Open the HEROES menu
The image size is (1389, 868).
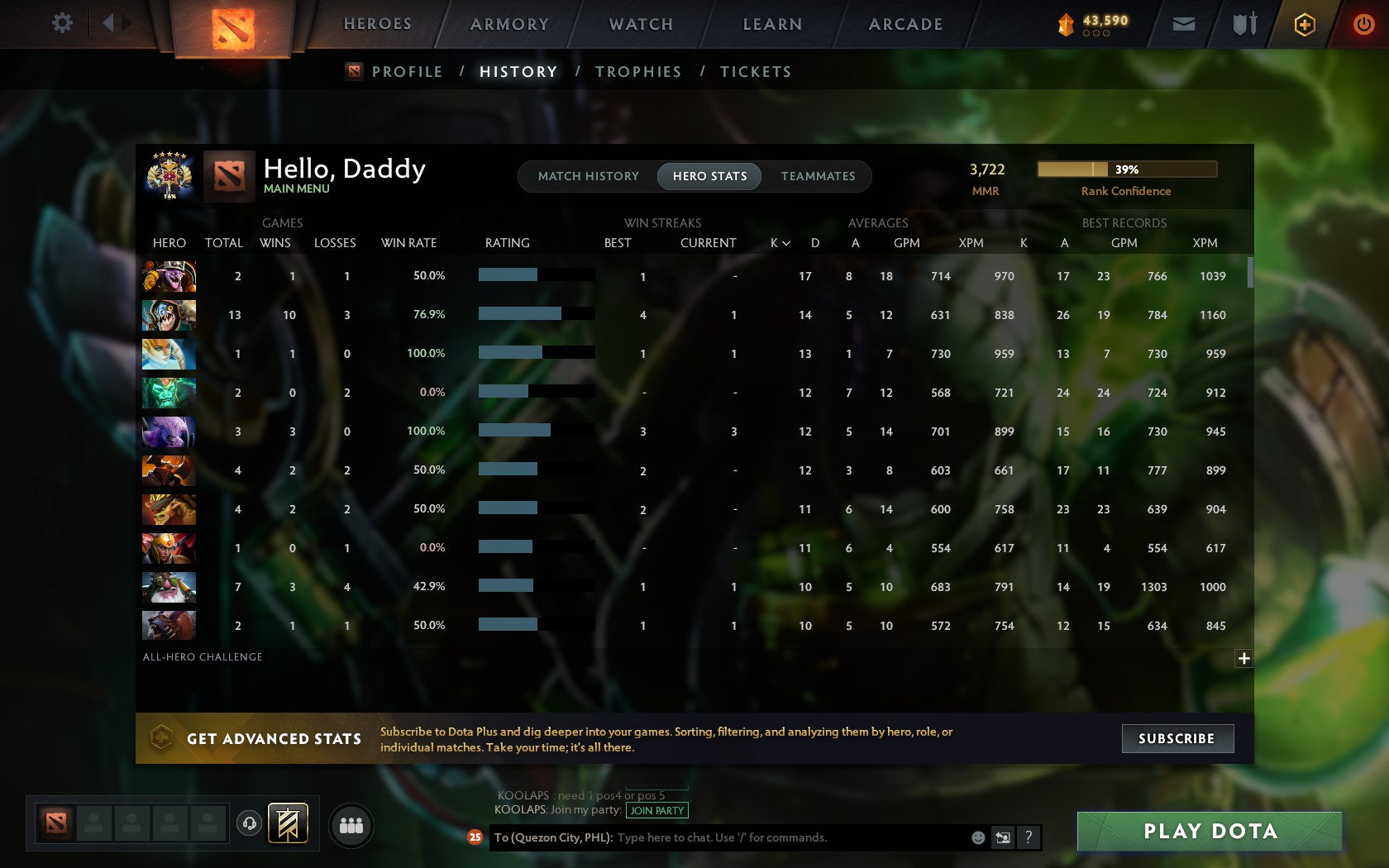click(x=377, y=24)
